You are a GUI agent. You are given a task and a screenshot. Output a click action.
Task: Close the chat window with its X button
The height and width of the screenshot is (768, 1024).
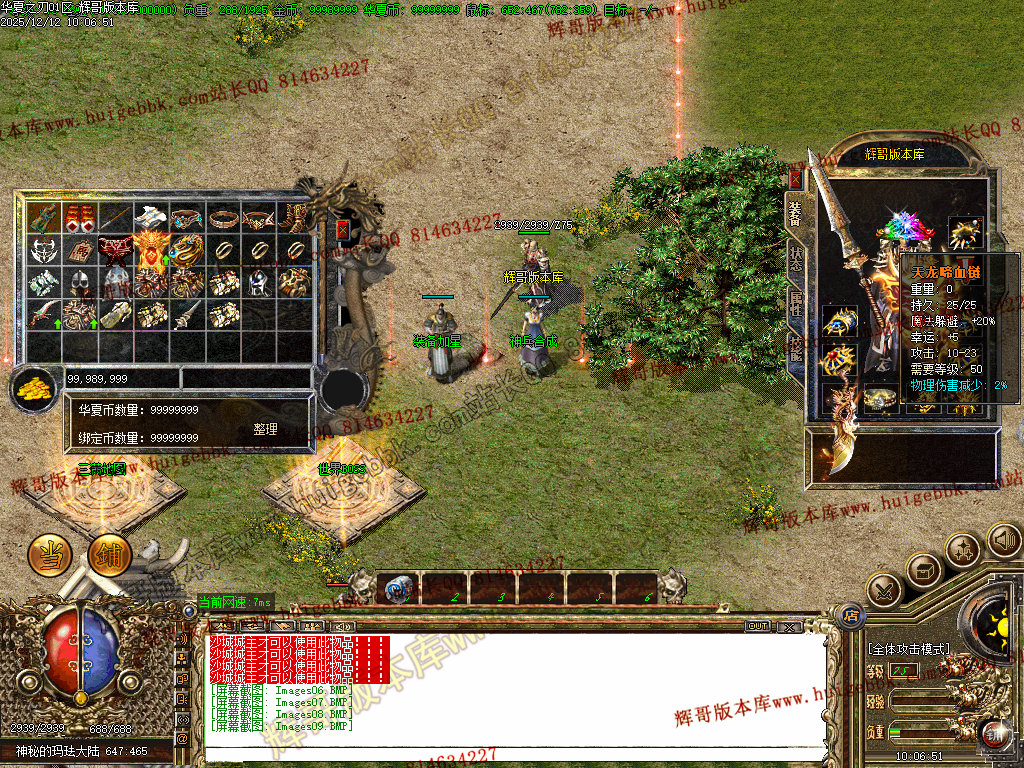click(789, 626)
